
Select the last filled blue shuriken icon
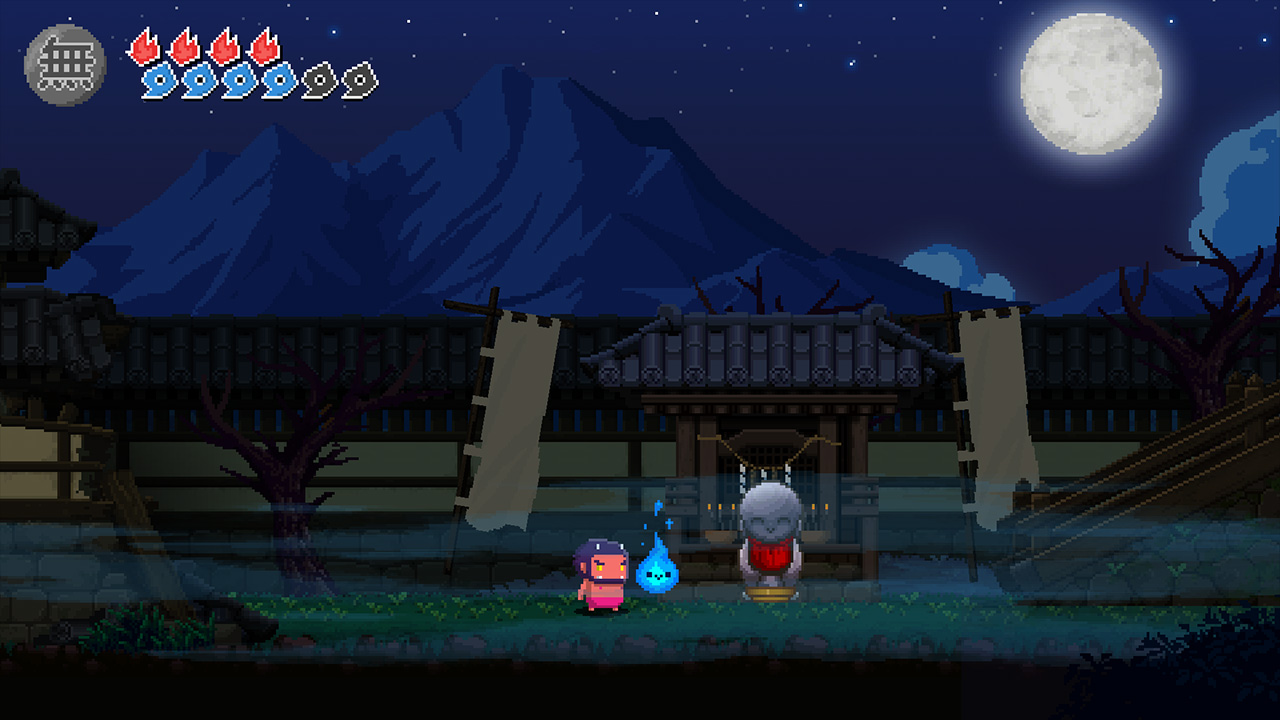(x=278, y=80)
